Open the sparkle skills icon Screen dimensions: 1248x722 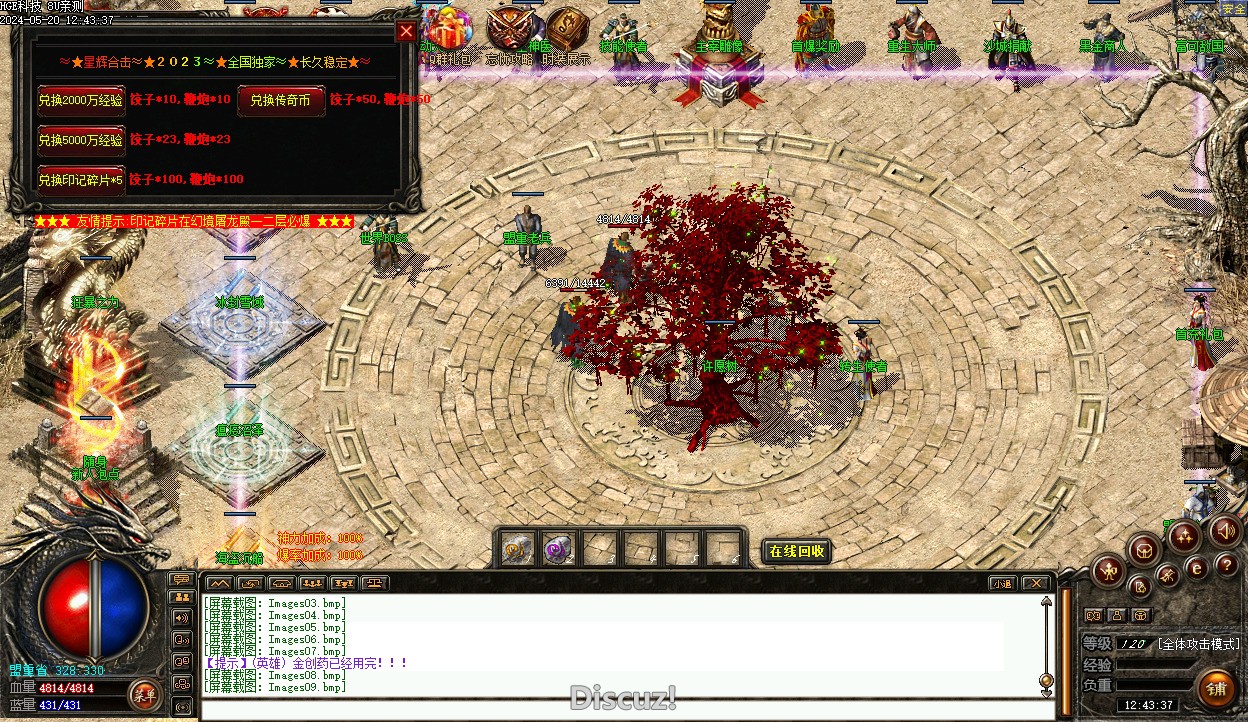(x=1183, y=535)
